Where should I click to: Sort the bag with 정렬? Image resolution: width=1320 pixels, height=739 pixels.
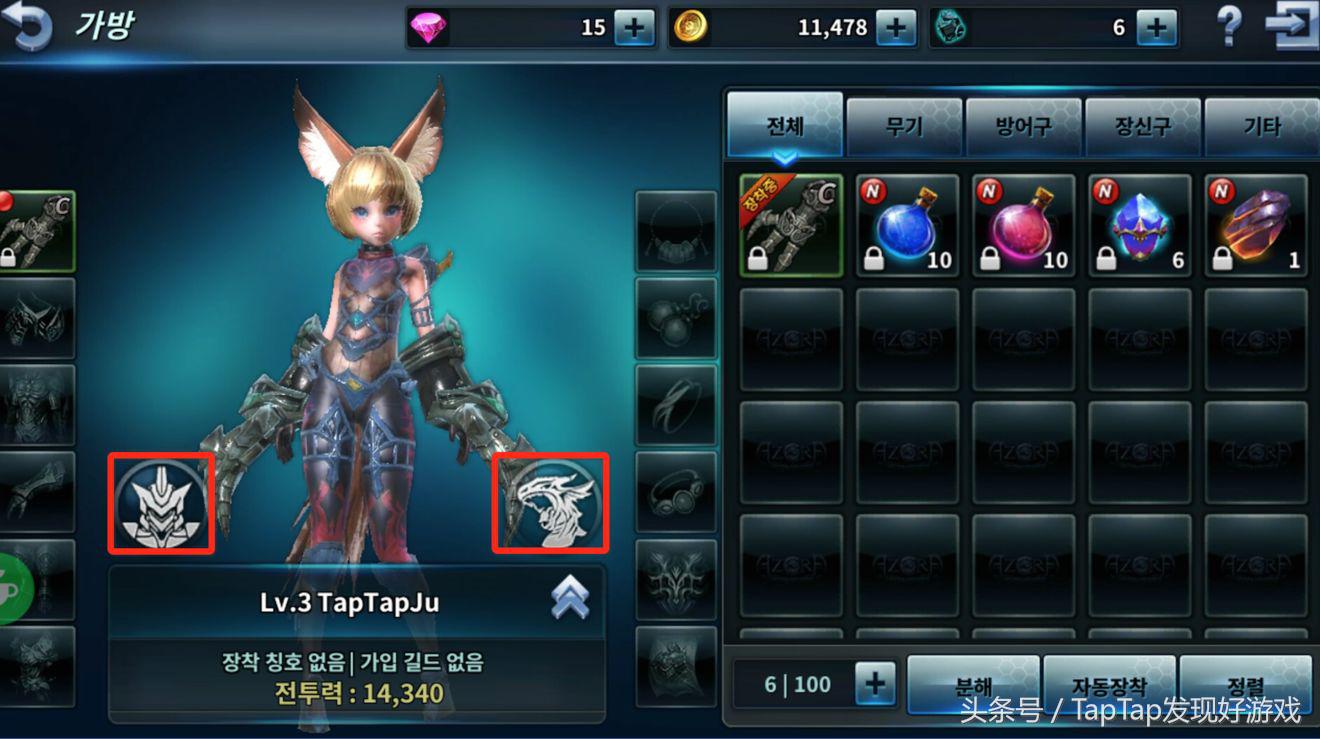(1245, 685)
